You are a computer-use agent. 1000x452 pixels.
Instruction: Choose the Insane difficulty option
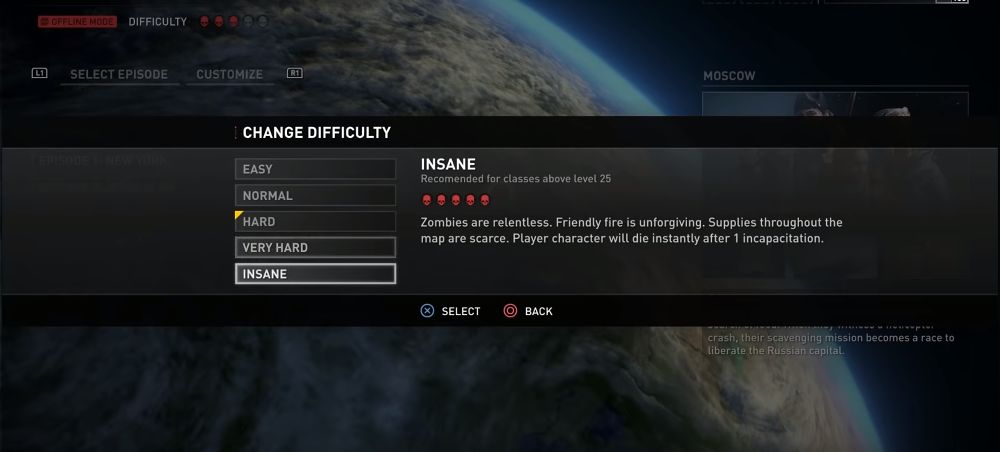[x=315, y=274]
